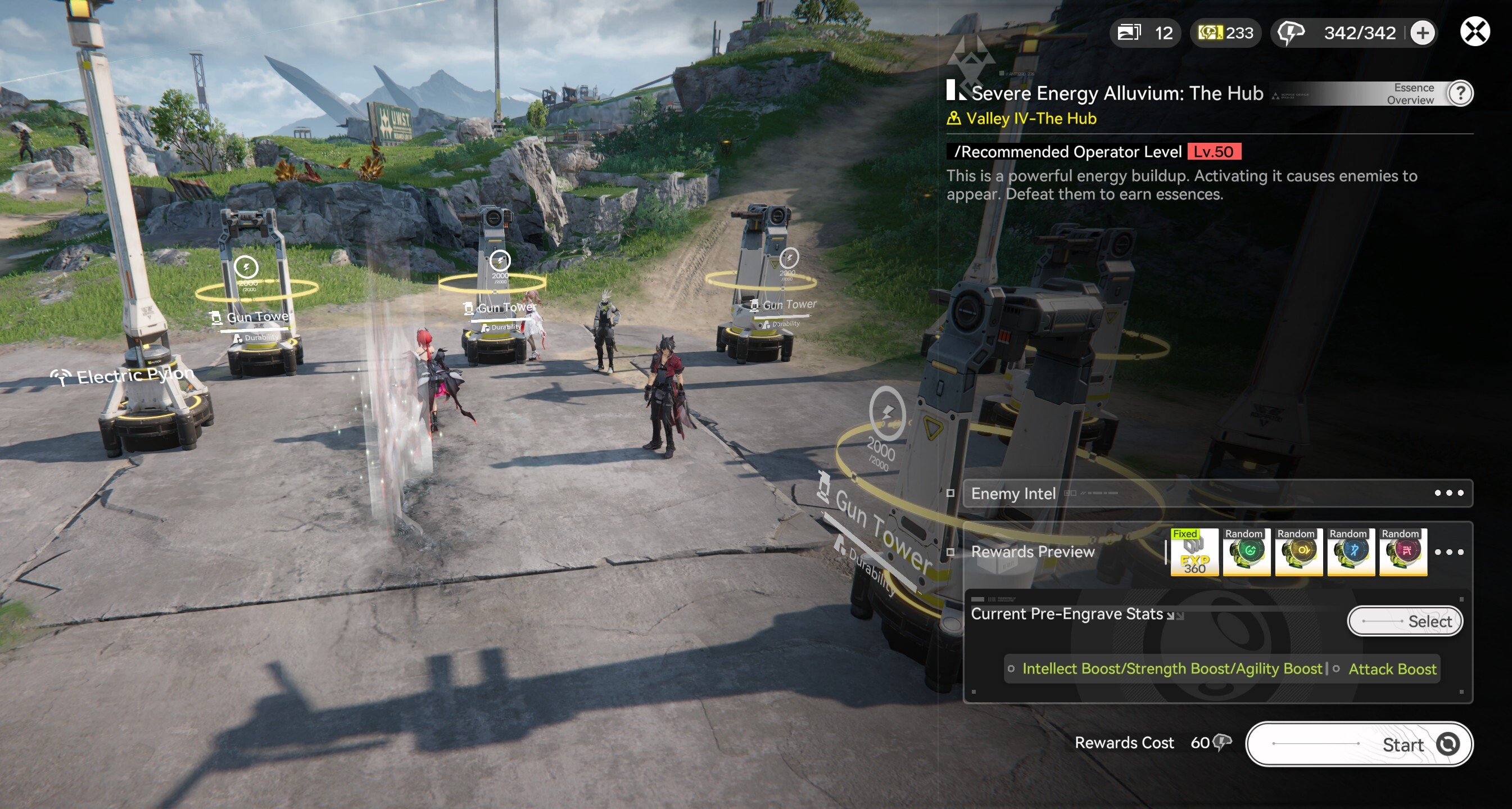The width and height of the screenshot is (1512, 809).
Task: Inspect the yellow random essence reward
Action: pos(1298,552)
